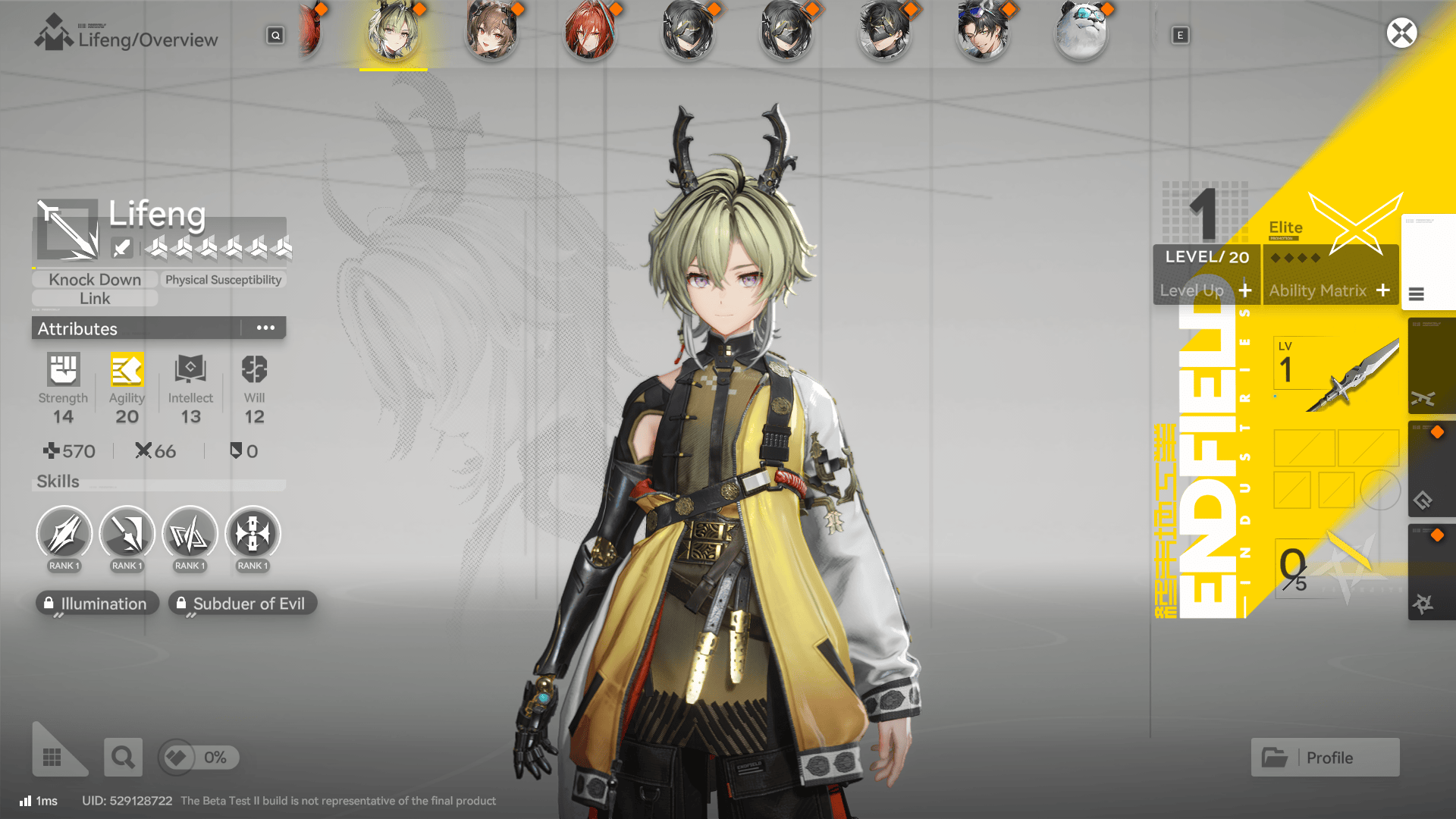Viewport: 1456px width, 819px height.
Task: Click the 0% completion progress indicator
Action: tap(199, 757)
